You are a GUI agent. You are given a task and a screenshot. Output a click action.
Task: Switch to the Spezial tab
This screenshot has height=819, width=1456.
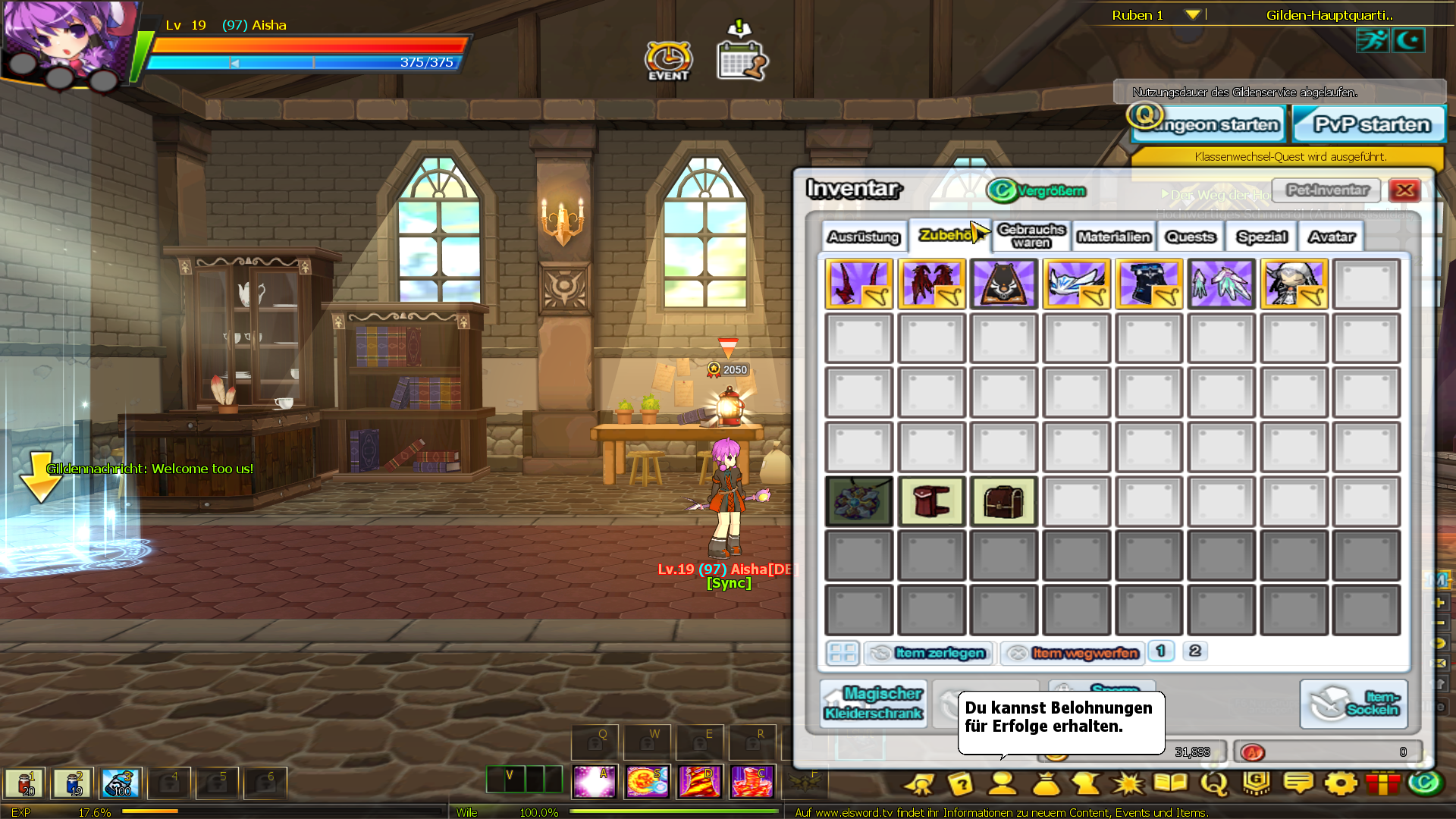pyautogui.click(x=1262, y=237)
